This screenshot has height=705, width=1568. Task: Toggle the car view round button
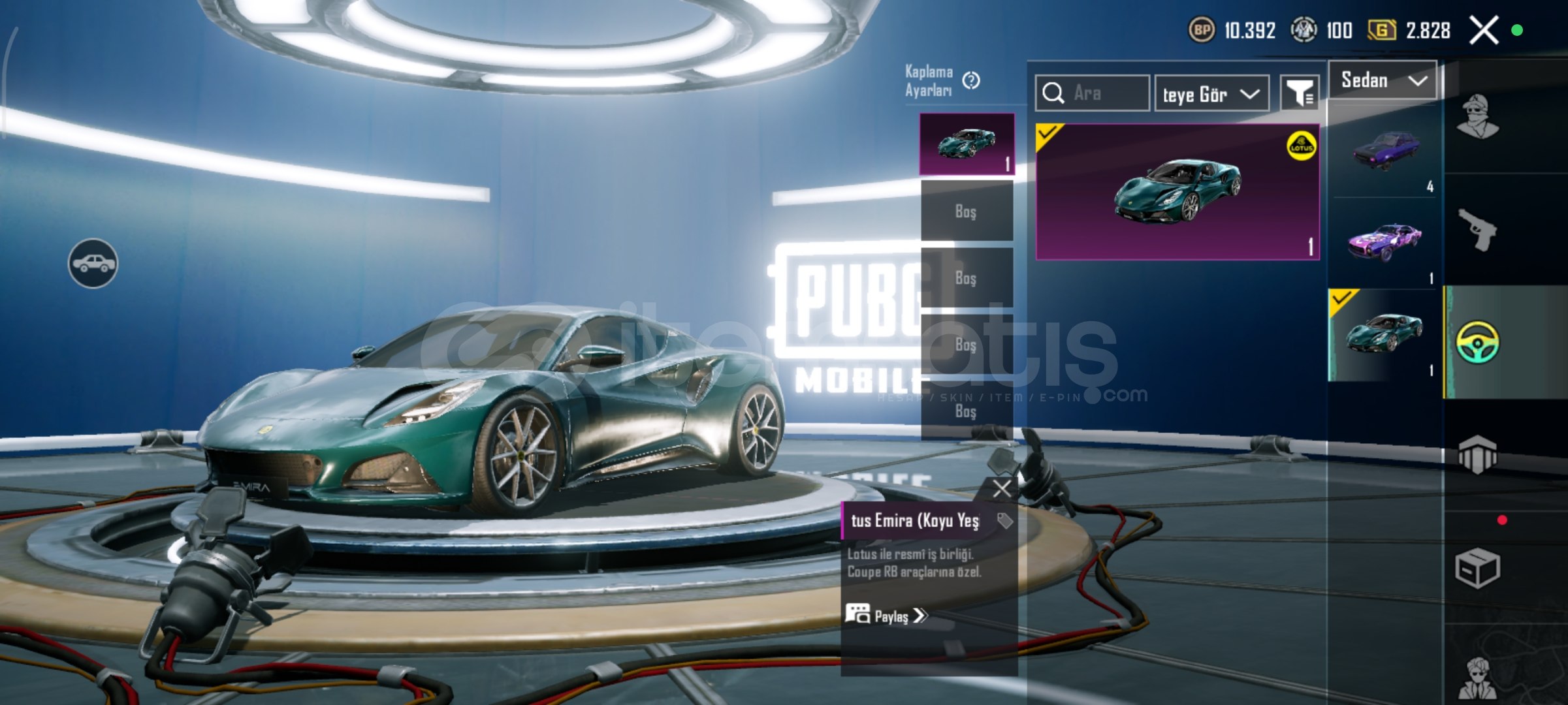pyautogui.click(x=93, y=263)
